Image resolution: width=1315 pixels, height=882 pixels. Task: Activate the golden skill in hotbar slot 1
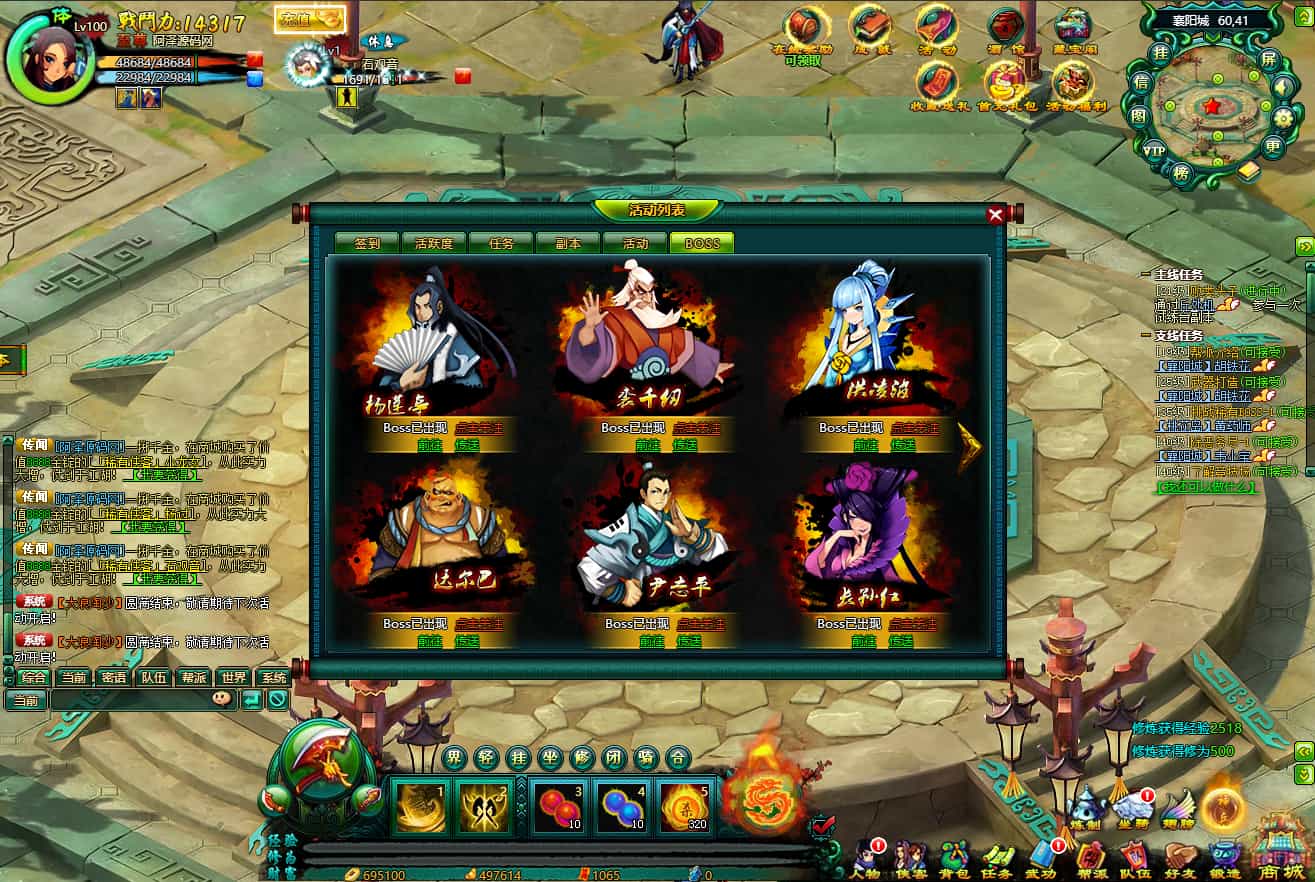421,806
